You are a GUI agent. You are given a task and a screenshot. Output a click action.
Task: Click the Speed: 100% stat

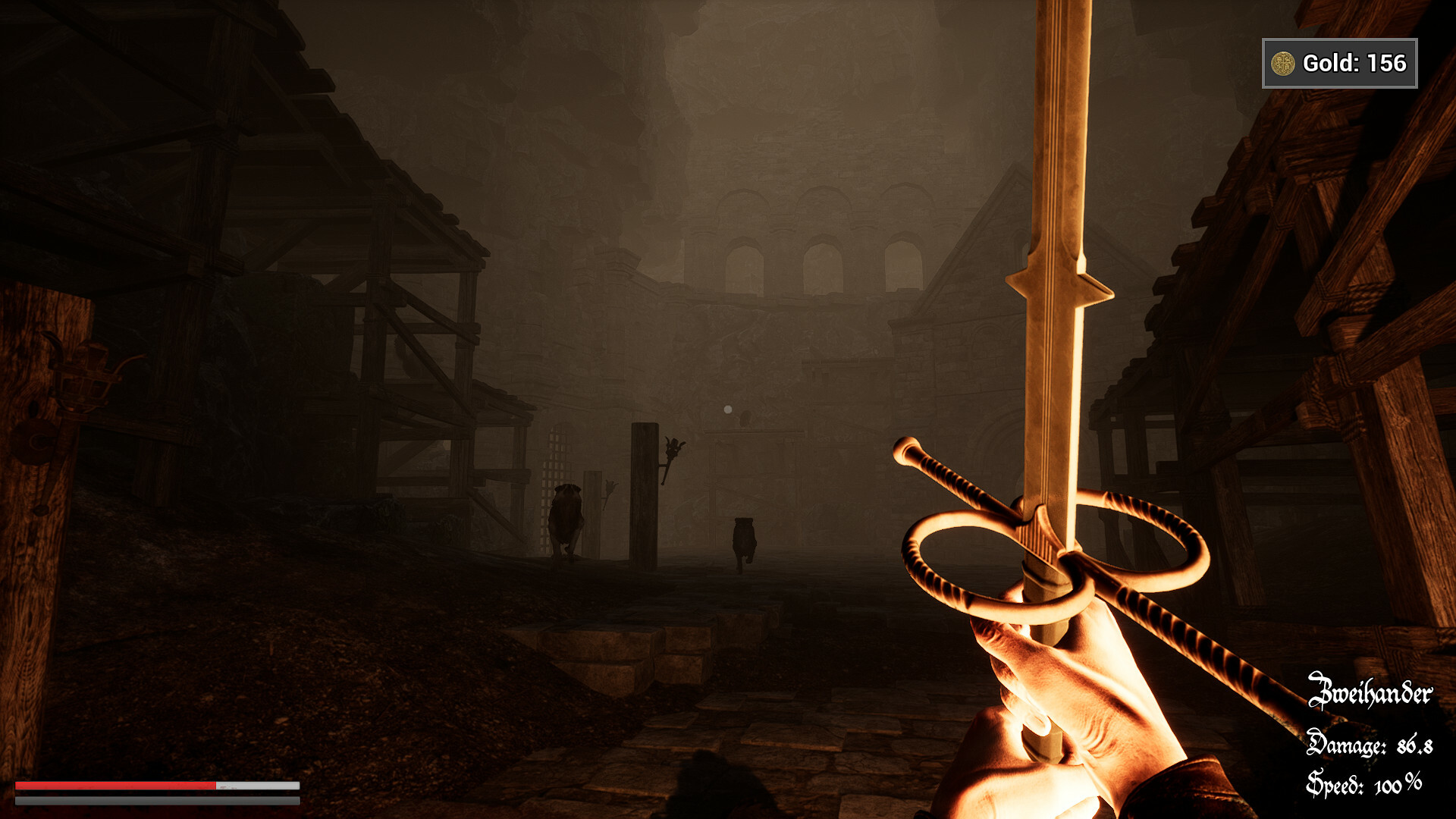1365,783
